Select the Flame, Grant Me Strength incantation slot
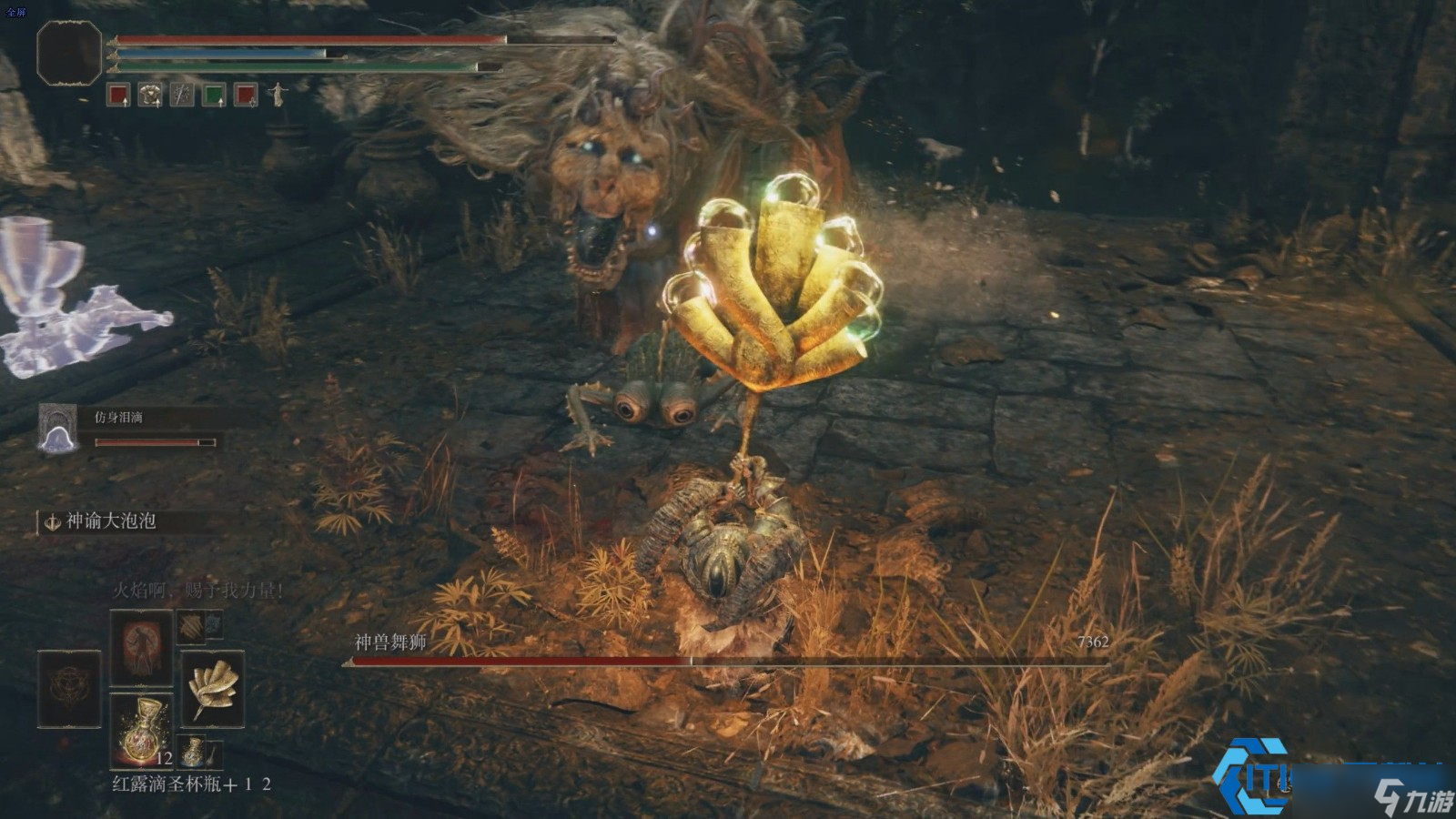 point(141,646)
